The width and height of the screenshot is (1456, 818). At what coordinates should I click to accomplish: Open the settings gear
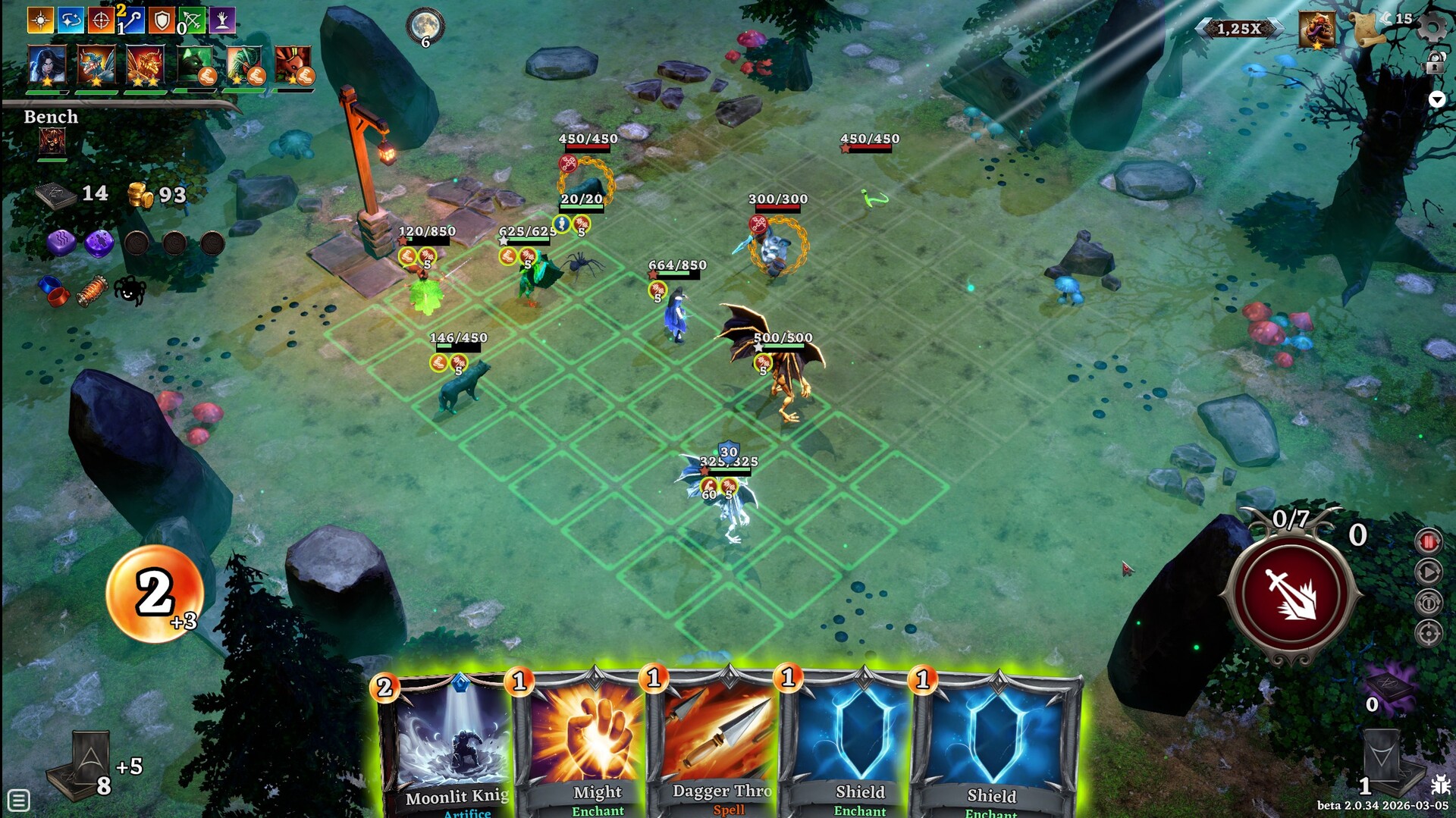tap(1432, 27)
